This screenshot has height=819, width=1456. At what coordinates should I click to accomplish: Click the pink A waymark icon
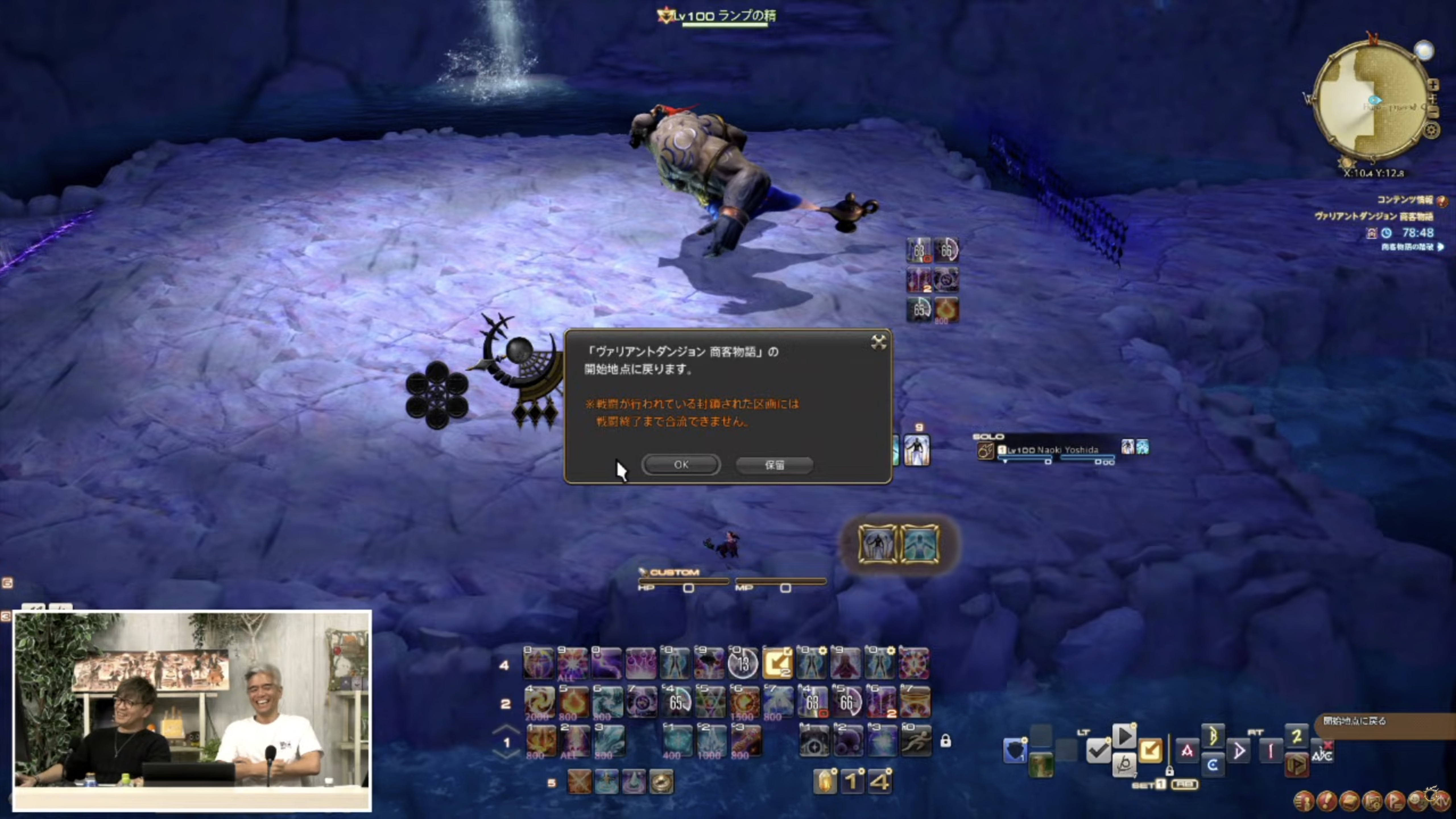1188,751
